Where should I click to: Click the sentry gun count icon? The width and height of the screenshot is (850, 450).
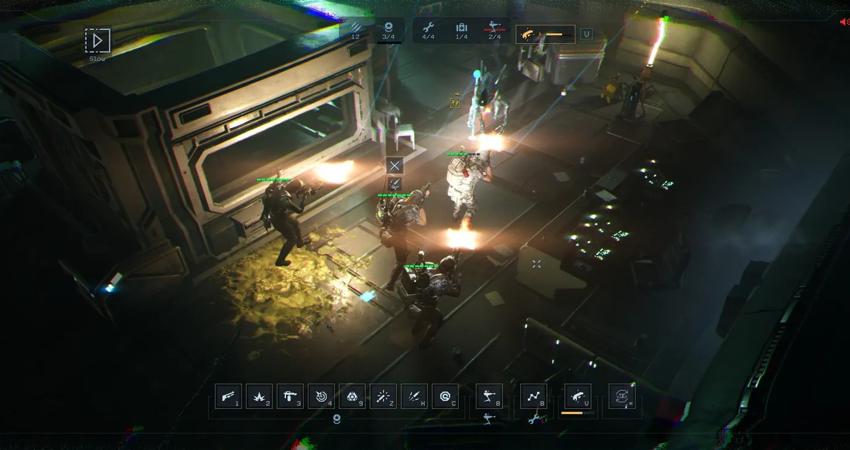coord(493,29)
